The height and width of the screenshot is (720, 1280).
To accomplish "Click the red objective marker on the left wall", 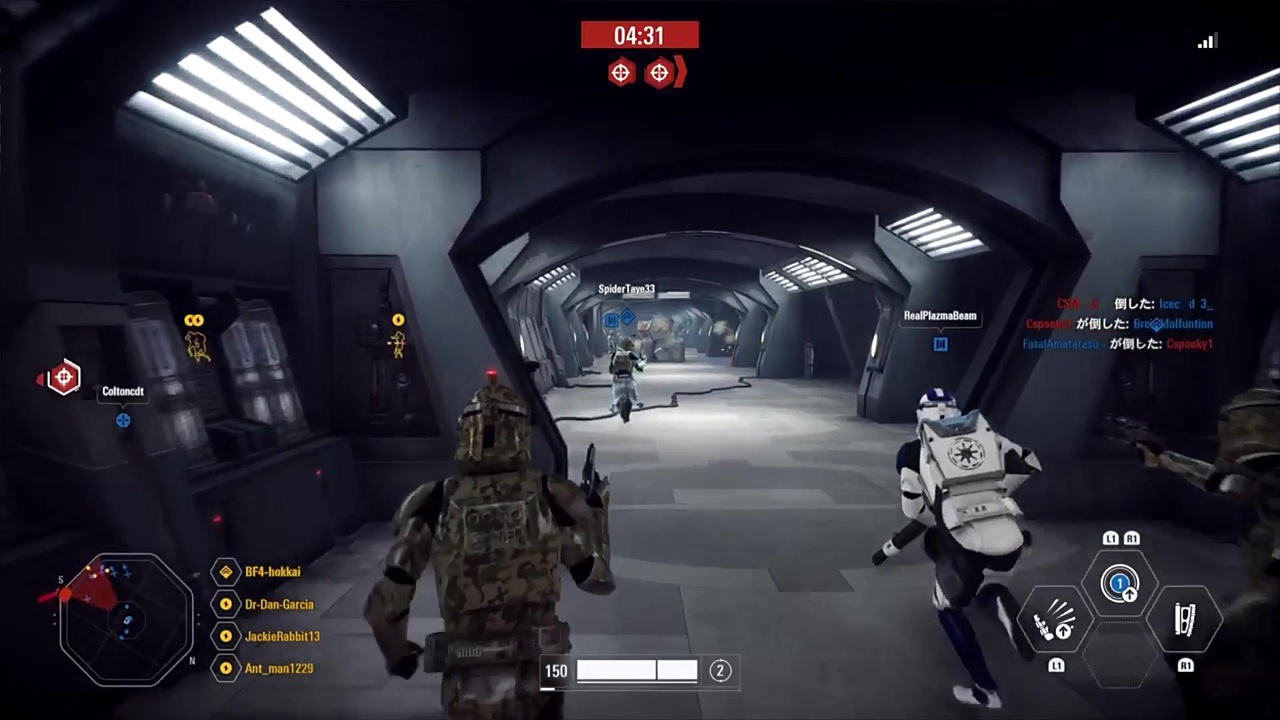I will (63, 377).
